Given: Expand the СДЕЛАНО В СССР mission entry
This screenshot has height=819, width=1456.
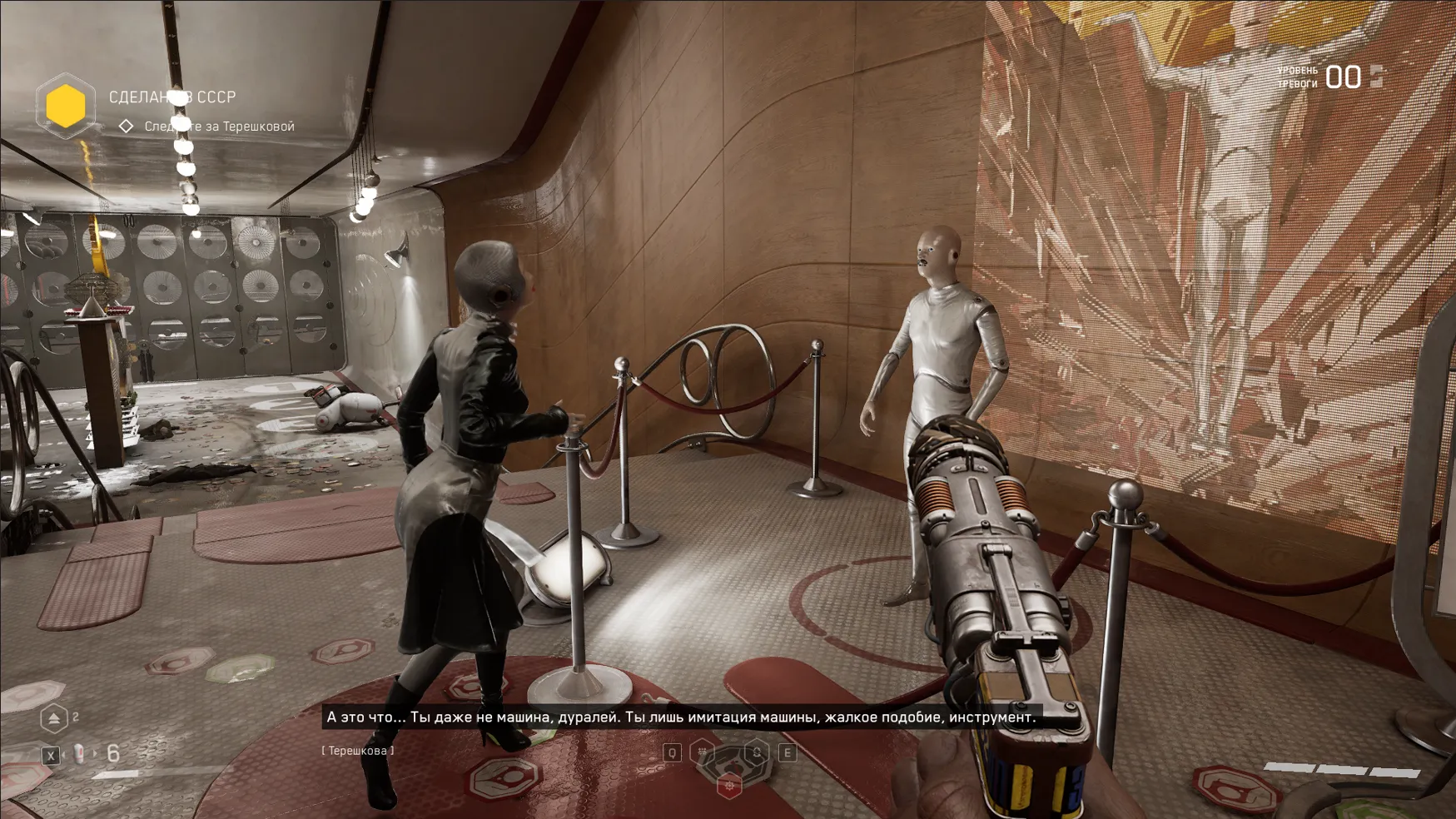Looking at the screenshot, I should tap(172, 97).
